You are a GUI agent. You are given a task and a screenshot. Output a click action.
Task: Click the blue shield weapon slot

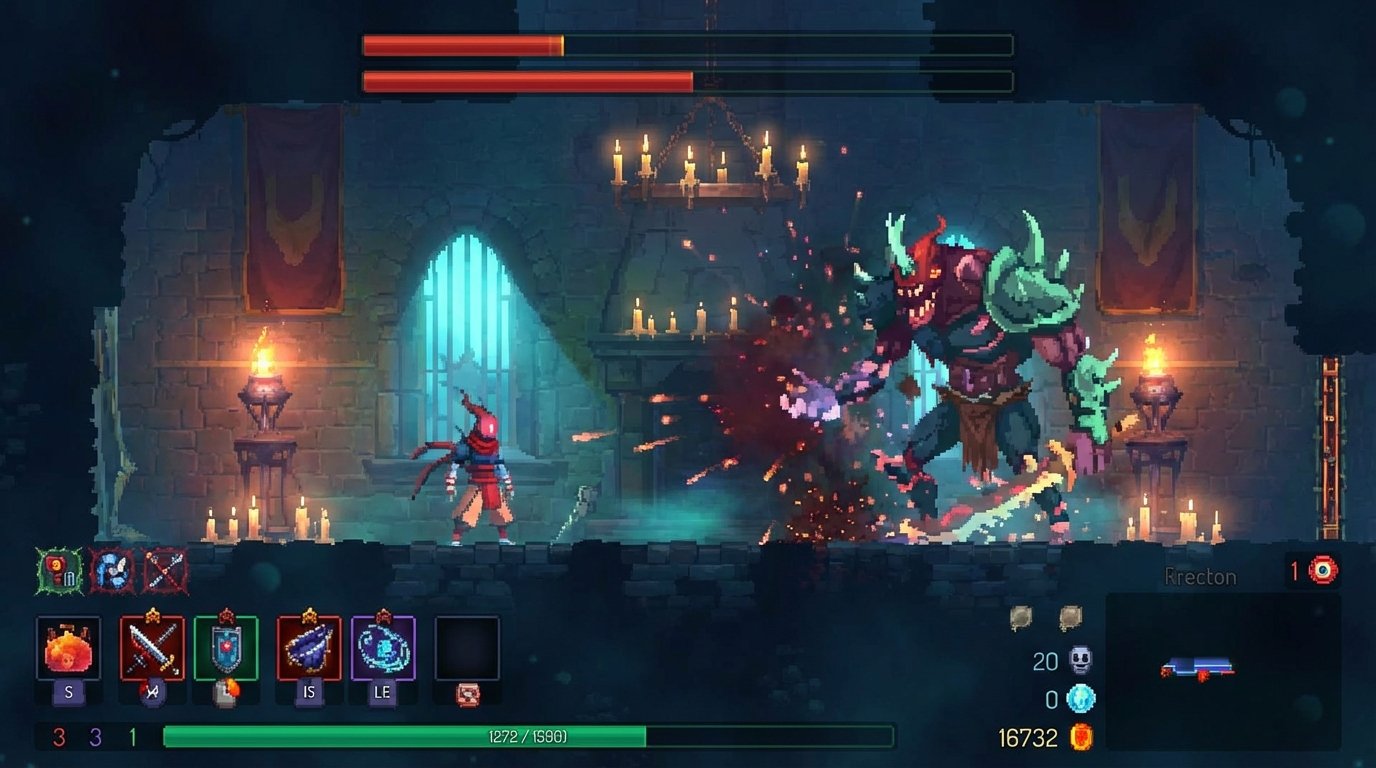coord(224,647)
